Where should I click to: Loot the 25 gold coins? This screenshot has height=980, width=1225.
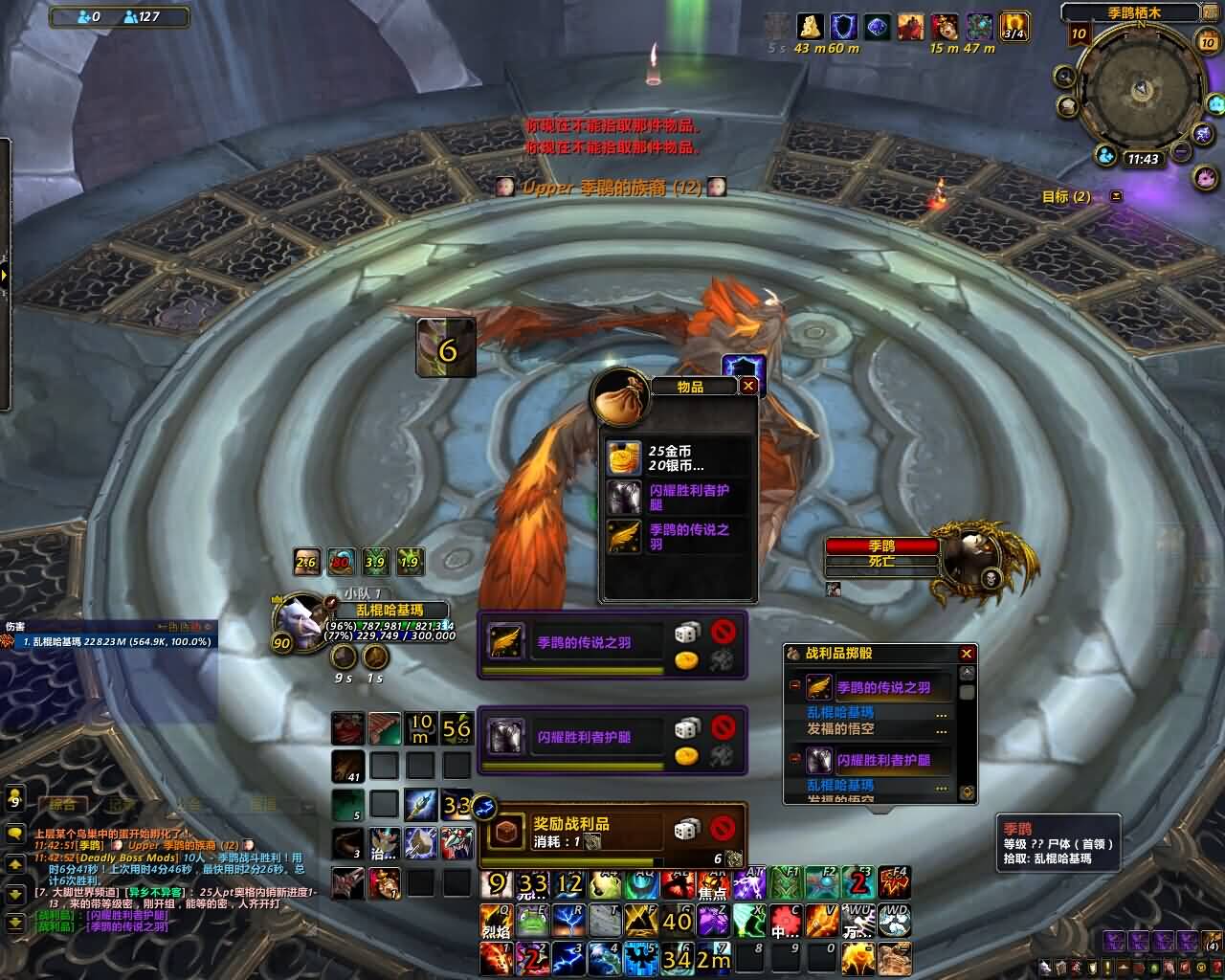623,458
